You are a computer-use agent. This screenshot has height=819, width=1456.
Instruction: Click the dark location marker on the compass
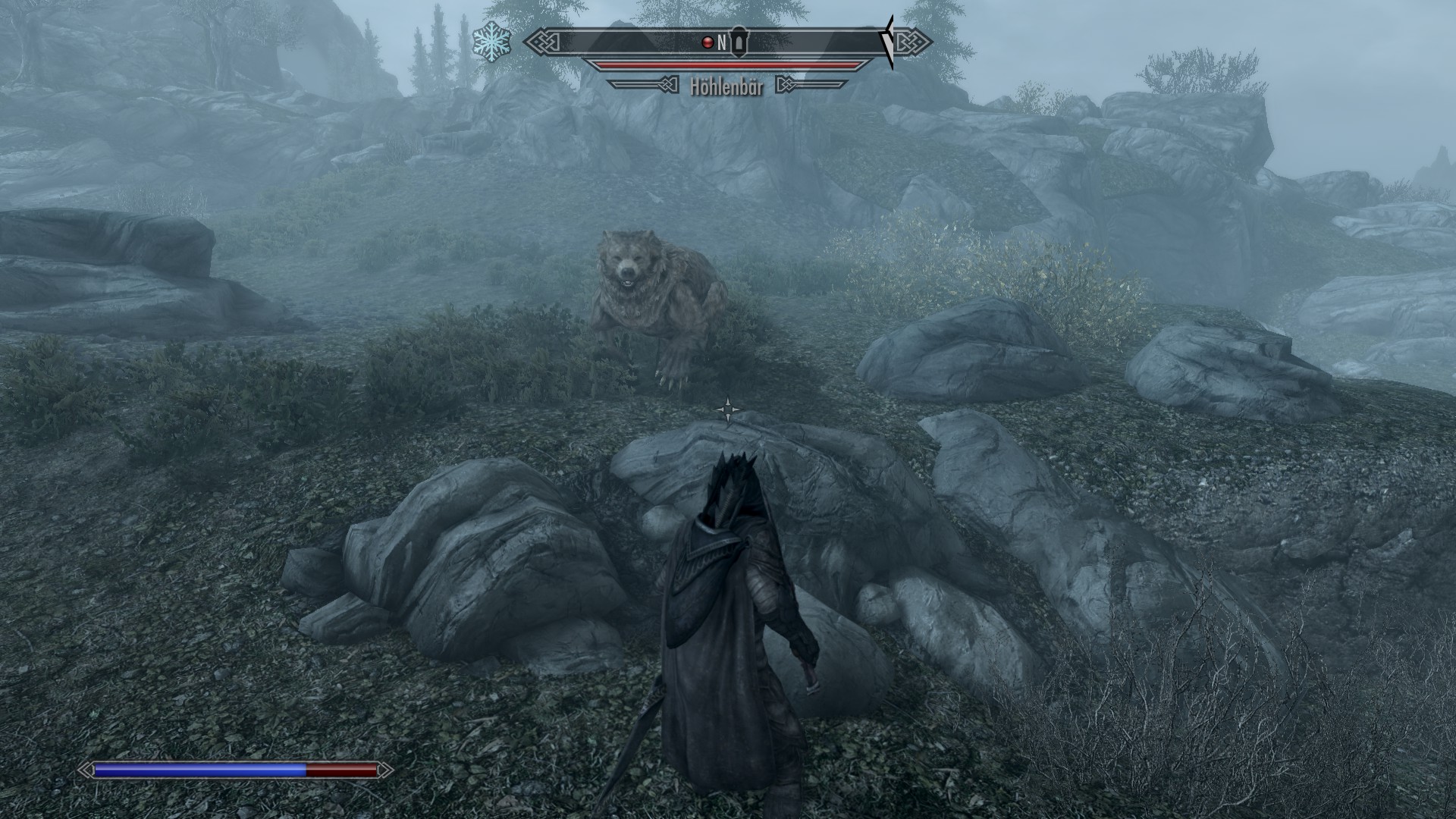pyautogui.click(x=739, y=43)
